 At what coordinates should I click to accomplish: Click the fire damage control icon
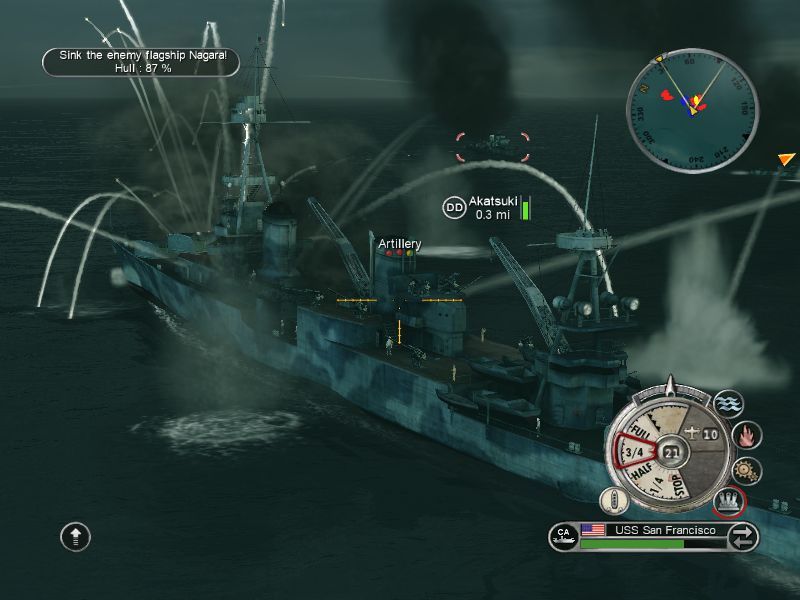tap(747, 436)
